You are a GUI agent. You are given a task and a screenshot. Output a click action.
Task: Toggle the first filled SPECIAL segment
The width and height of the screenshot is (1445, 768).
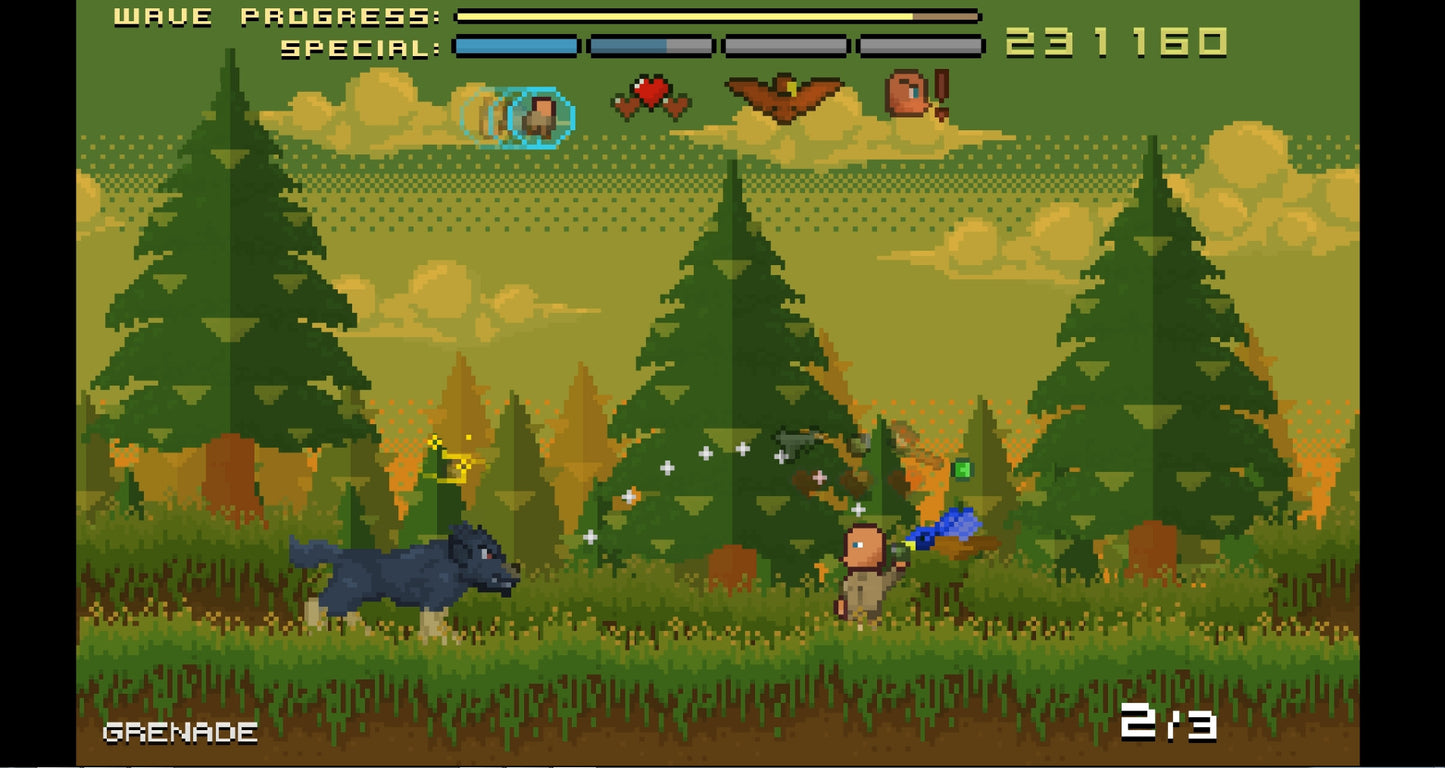point(515,44)
